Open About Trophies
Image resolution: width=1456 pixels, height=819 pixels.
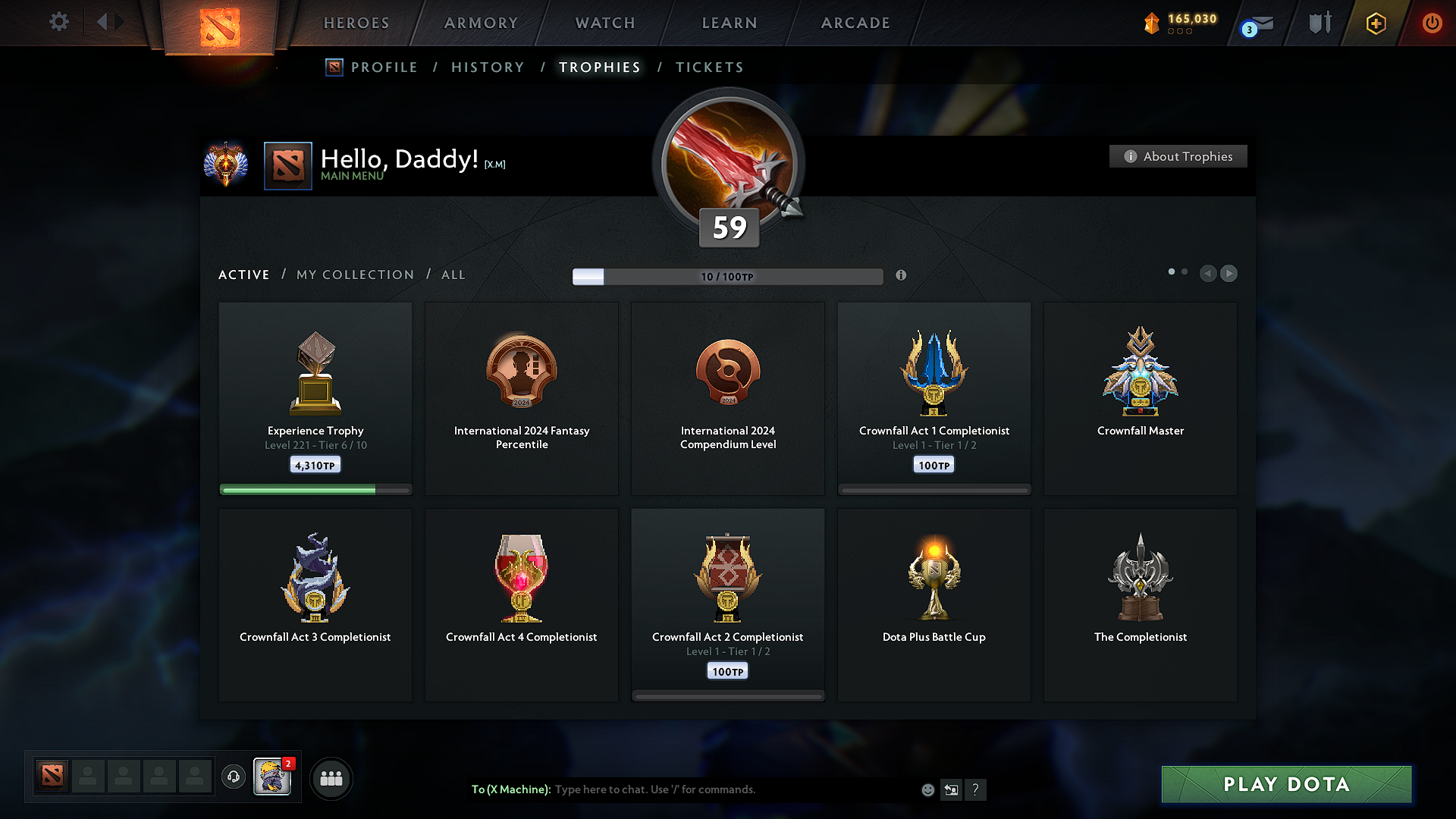click(1178, 156)
